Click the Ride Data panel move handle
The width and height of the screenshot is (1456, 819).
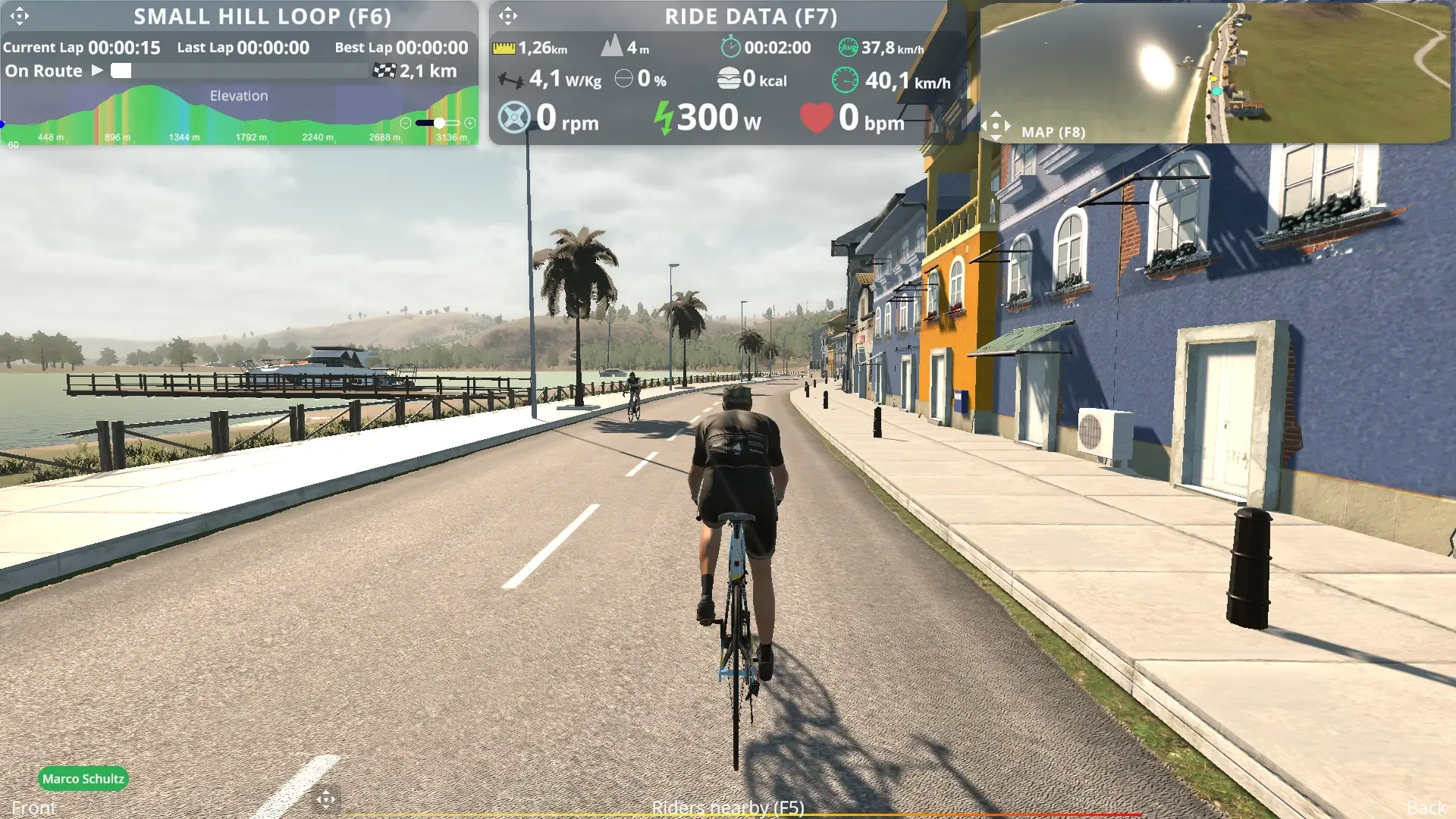tap(508, 16)
